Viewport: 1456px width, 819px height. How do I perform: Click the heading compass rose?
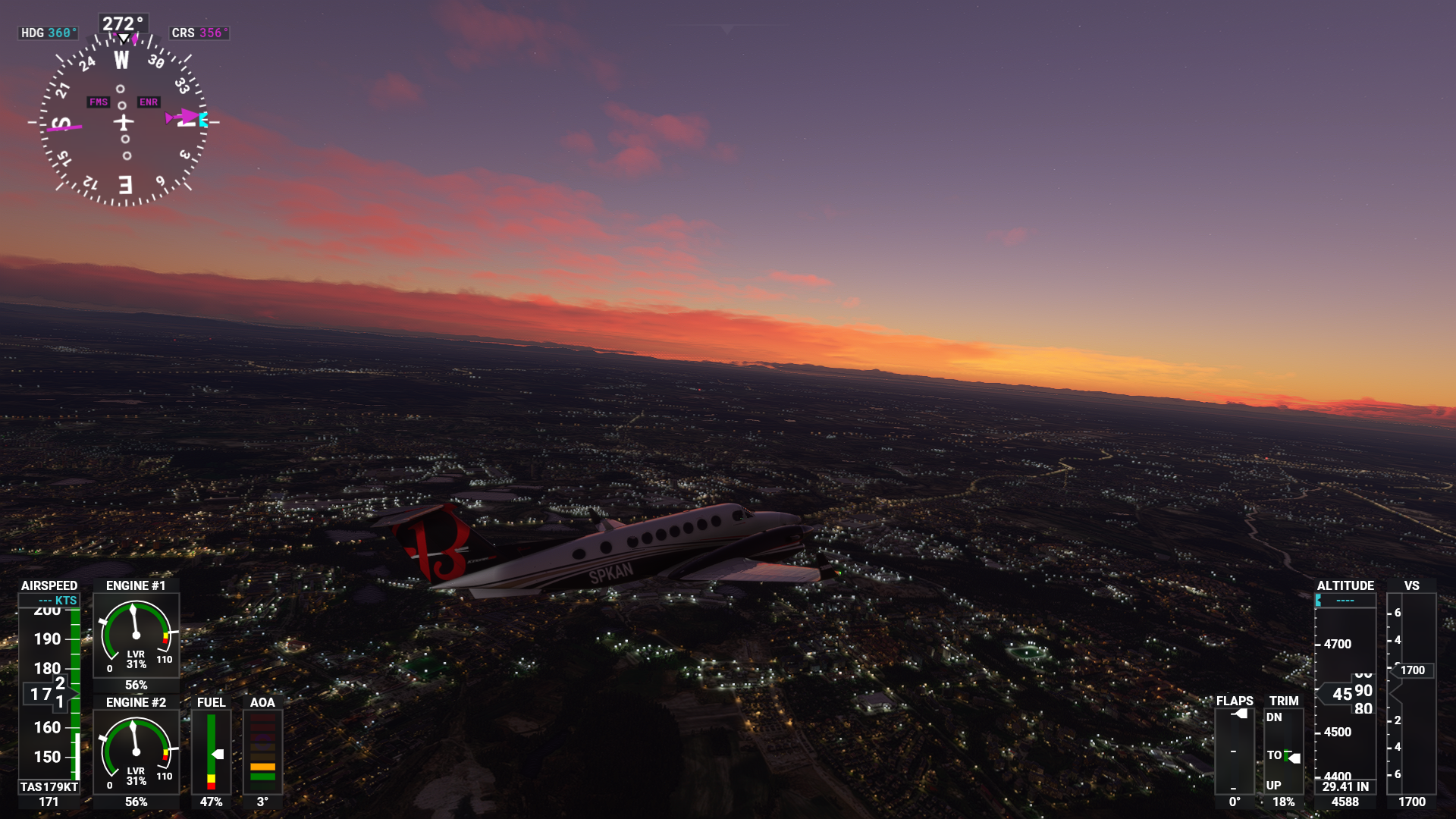click(124, 121)
